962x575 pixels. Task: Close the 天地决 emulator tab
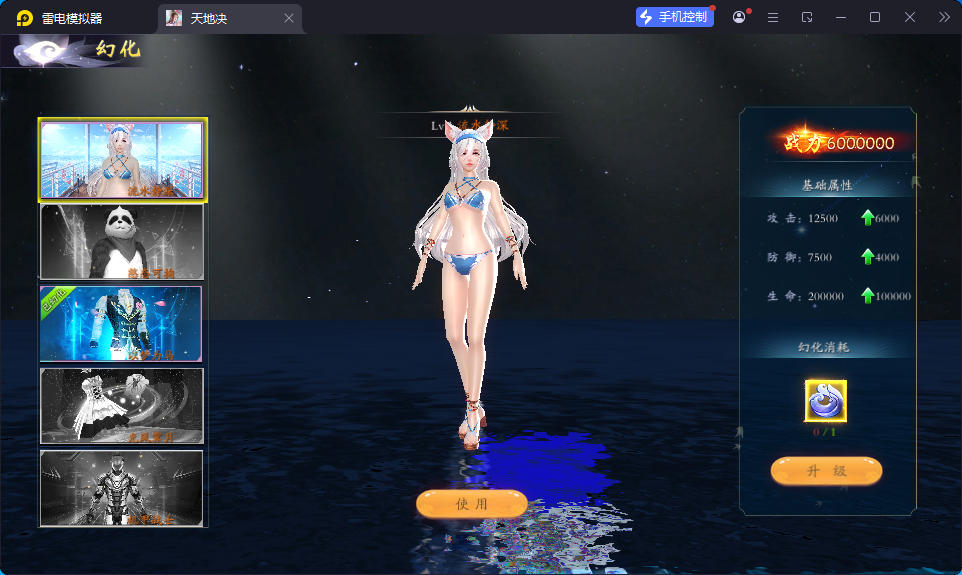click(289, 18)
